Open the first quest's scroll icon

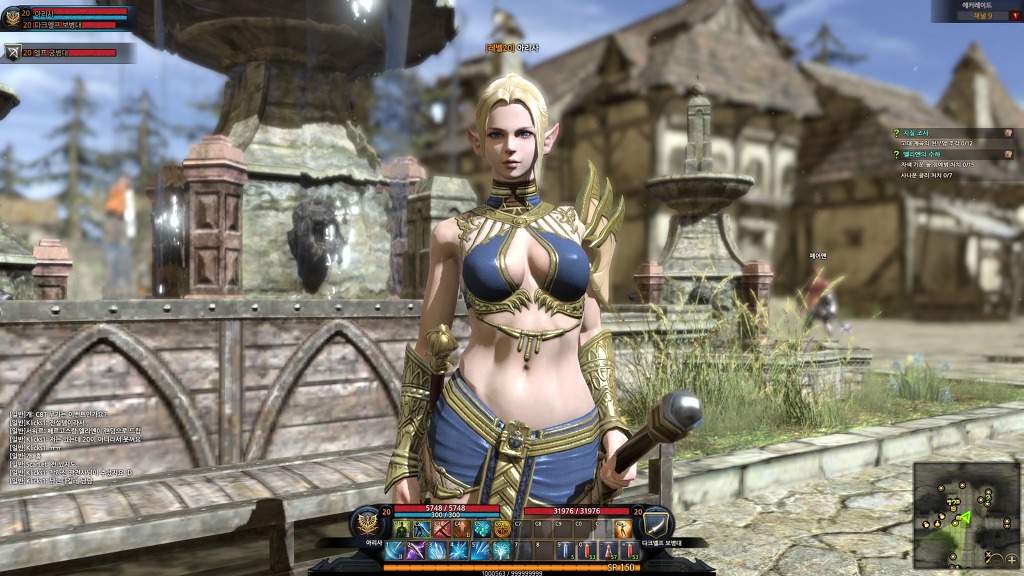tap(1008, 132)
